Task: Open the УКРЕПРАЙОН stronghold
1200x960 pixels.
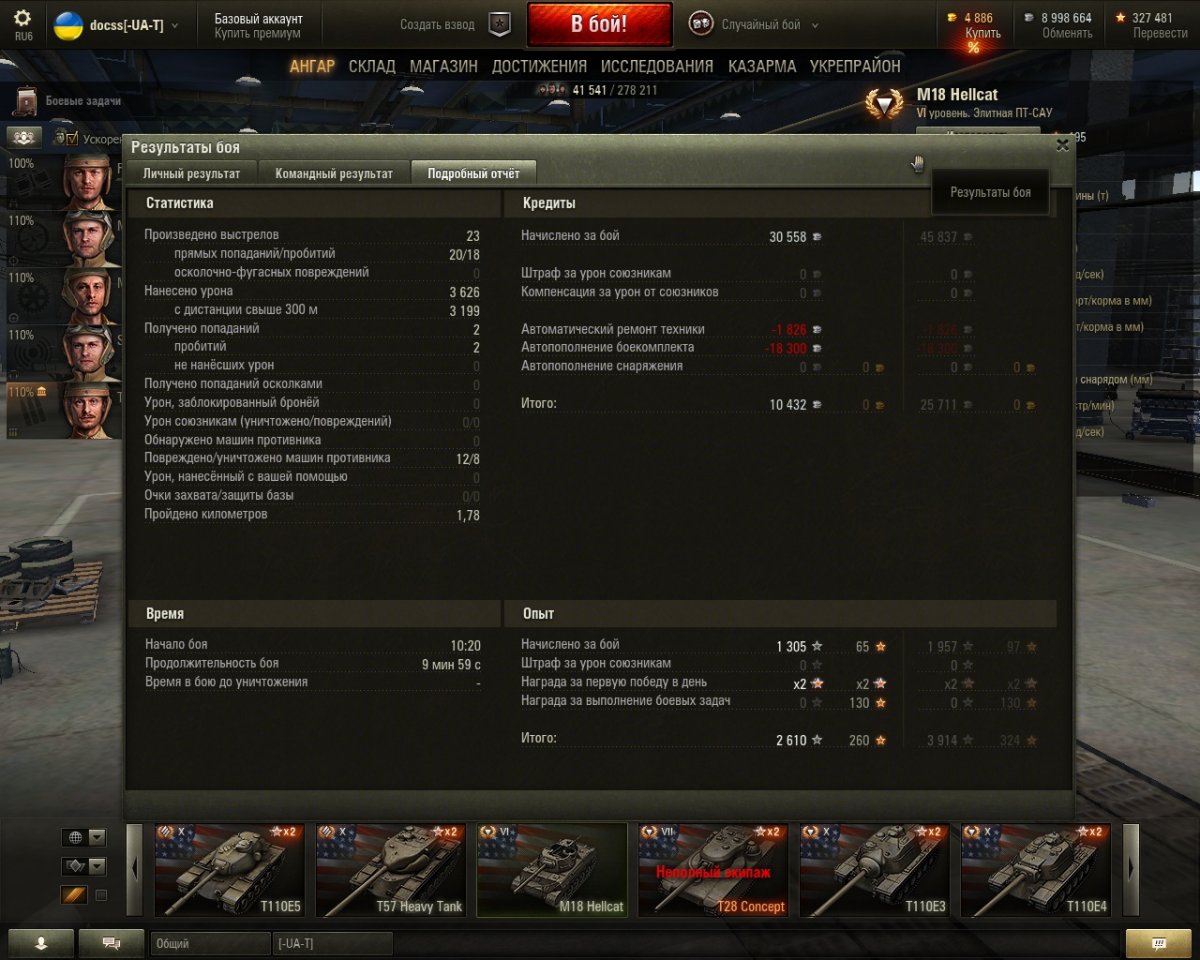Action: coord(855,66)
